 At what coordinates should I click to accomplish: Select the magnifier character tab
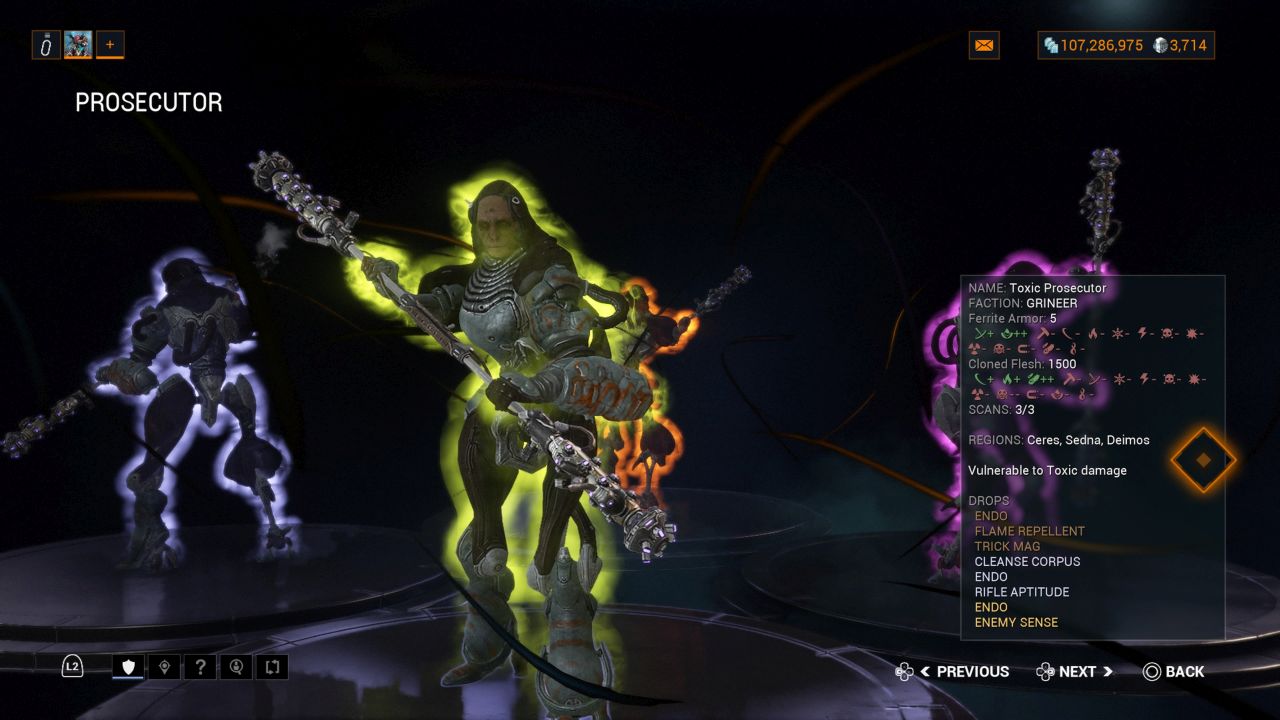236,666
